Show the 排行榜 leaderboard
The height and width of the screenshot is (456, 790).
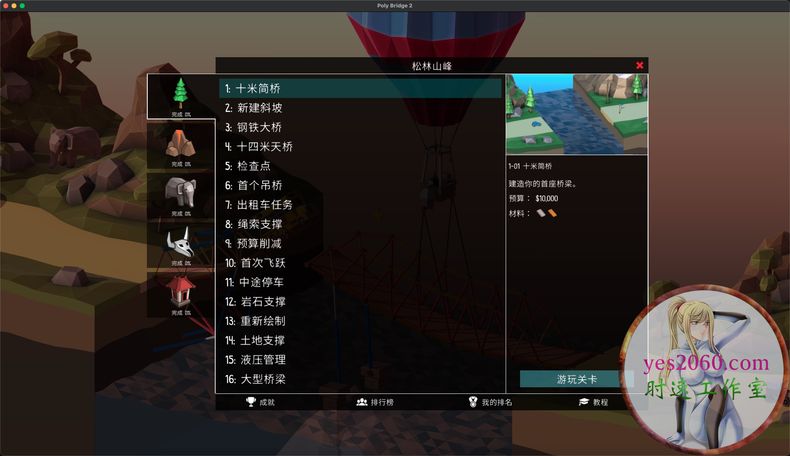click(x=375, y=402)
